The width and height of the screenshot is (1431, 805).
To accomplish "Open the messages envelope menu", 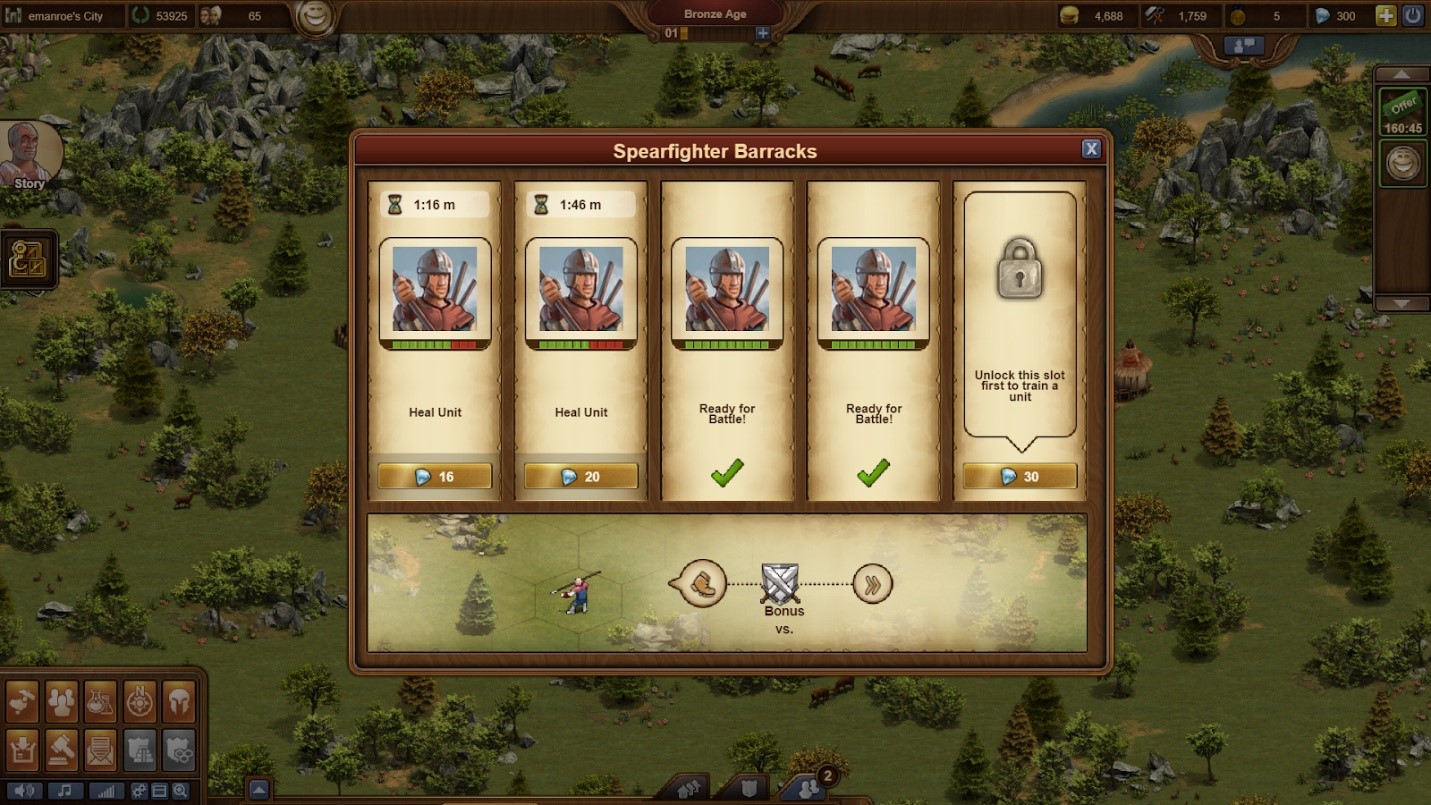I will click(101, 749).
